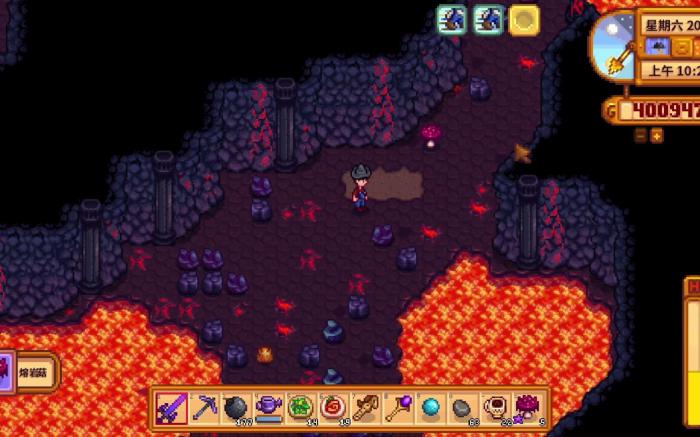The image size is (700, 437).
Task: Select the purple Galaxy Sword slot
Action: 173,408
